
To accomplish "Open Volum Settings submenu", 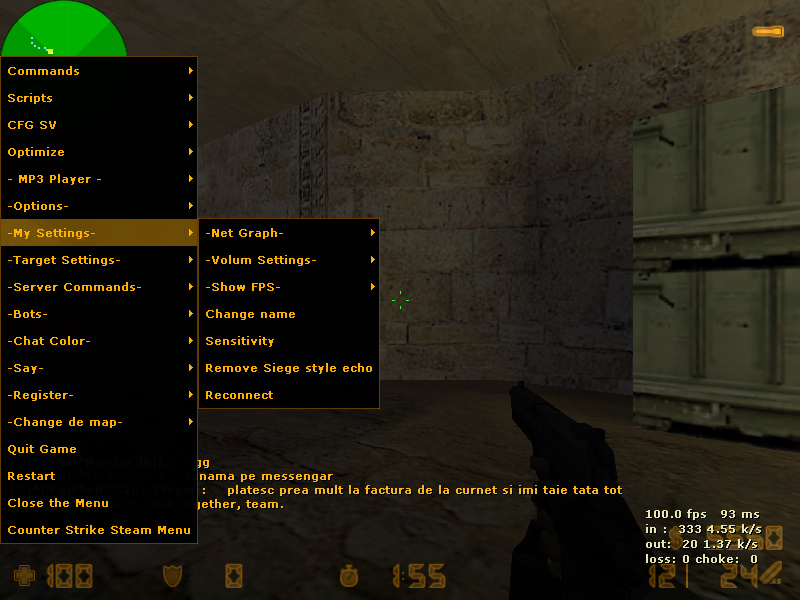I will click(x=289, y=260).
